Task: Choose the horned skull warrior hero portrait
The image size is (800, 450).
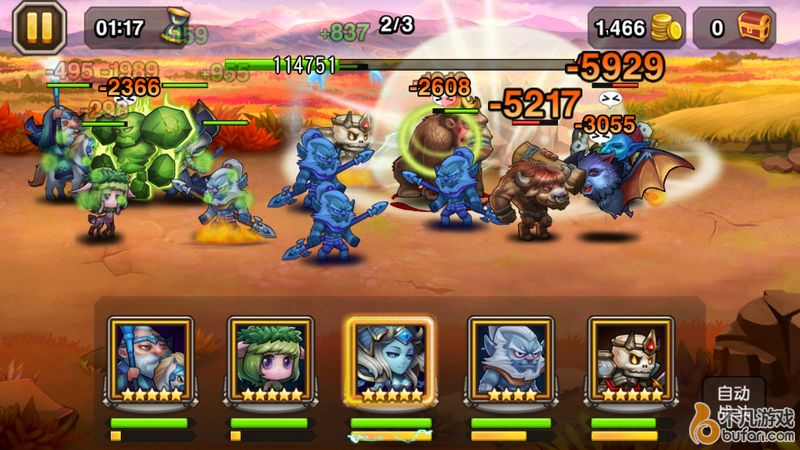Action: pos(629,360)
